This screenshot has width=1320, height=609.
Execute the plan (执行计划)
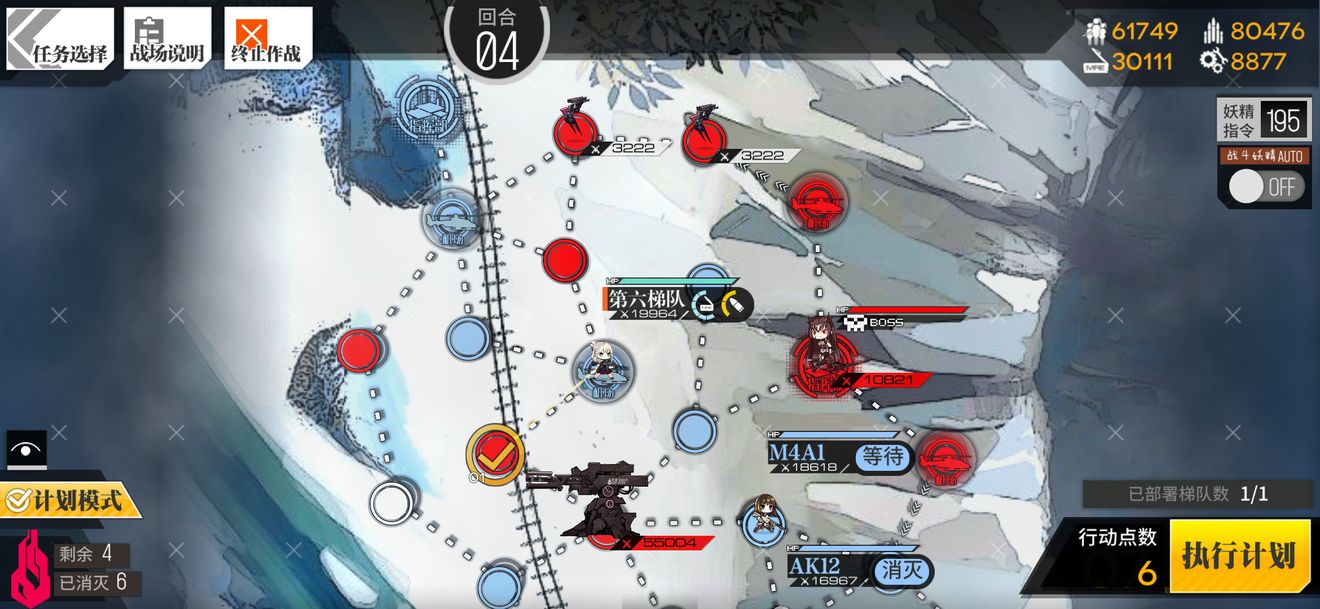[x=1239, y=555]
